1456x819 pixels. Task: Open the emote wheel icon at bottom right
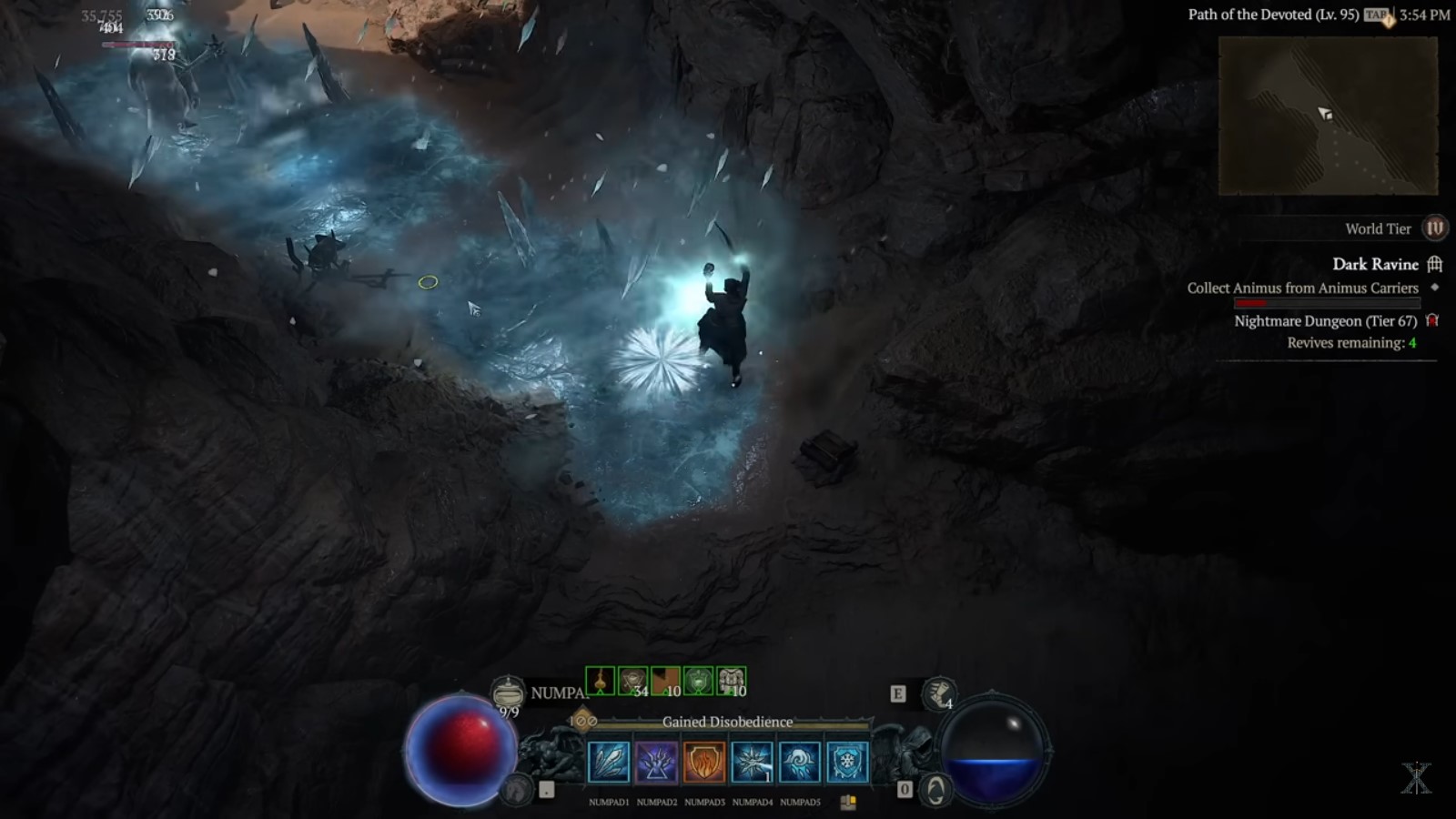pyautogui.click(x=937, y=788)
